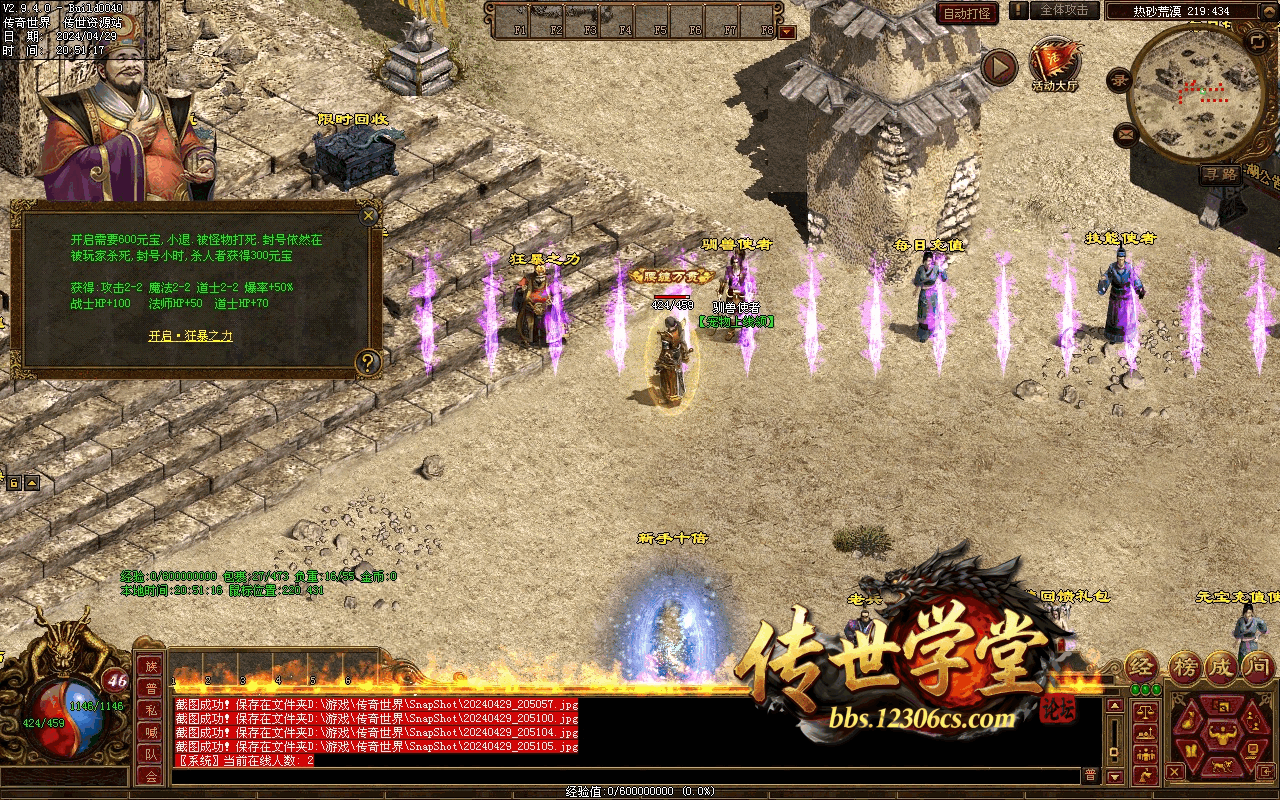1280x800 pixels.
Task: Open the 榜 ranking round button
Action: pyautogui.click(x=1184, y=666)
